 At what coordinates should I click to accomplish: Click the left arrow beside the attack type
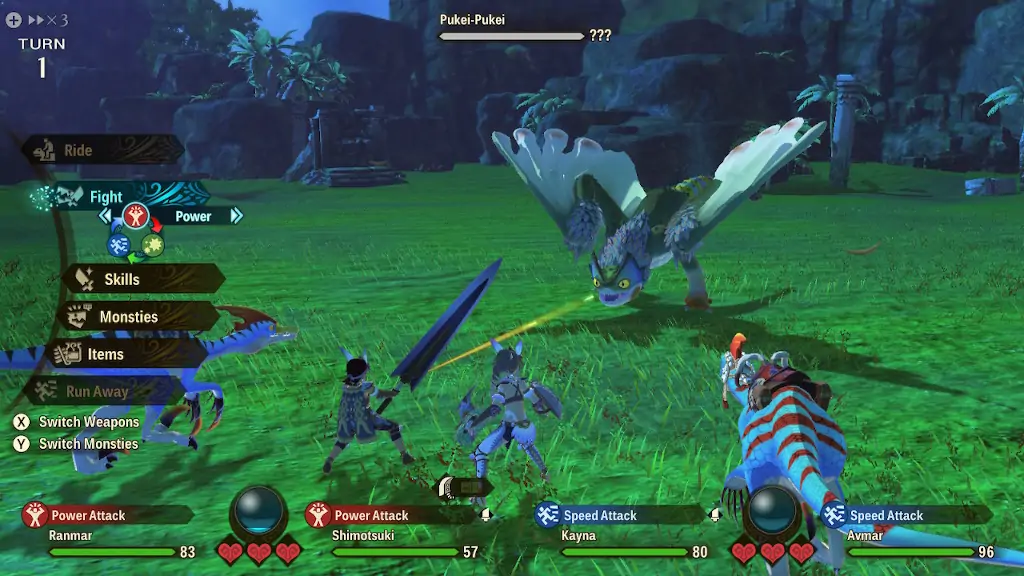(105, 215)
